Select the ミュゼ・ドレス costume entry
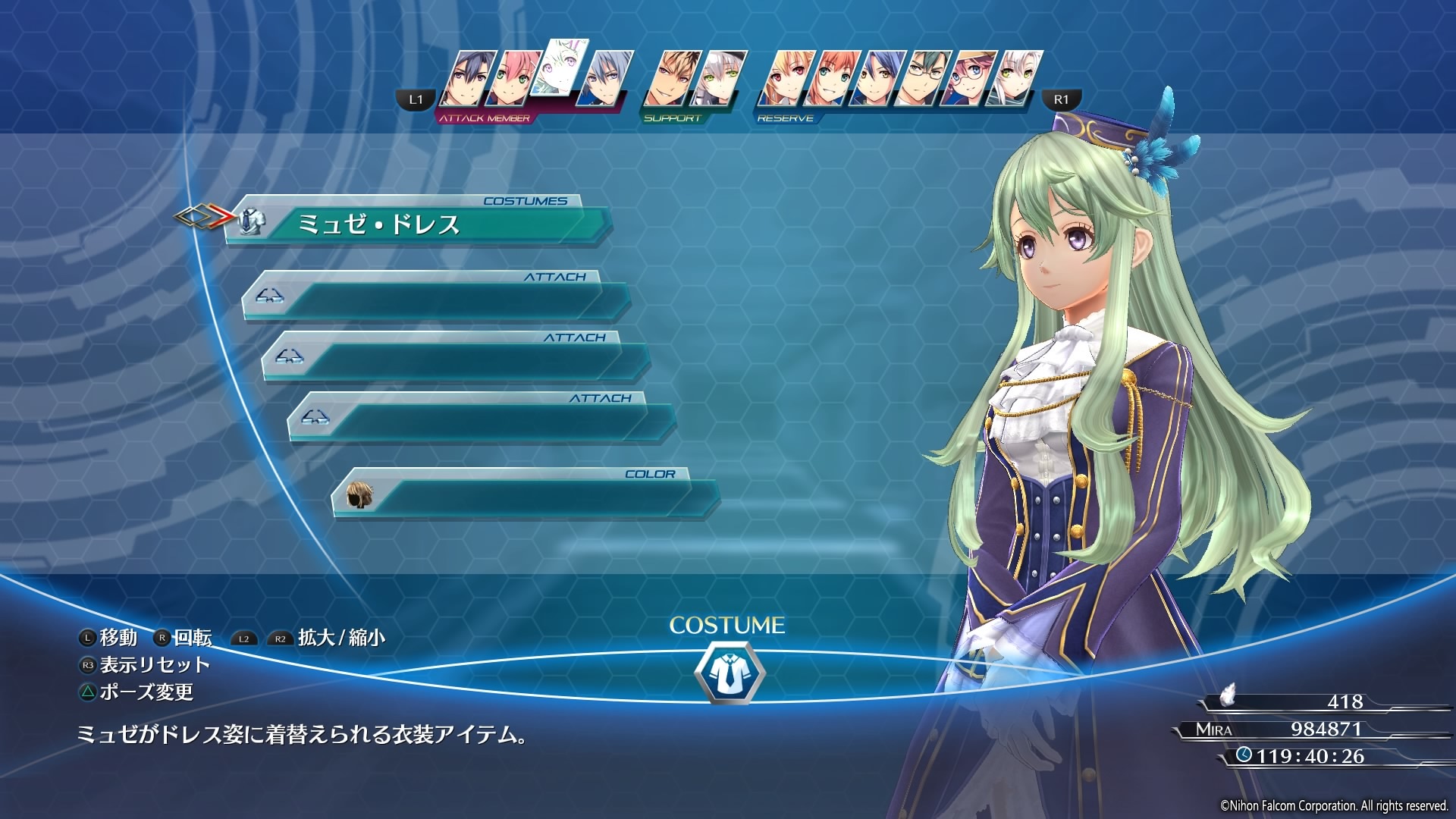Viewport: 1456px width, 819px height. pyautogui.click(x=417, y=224)
